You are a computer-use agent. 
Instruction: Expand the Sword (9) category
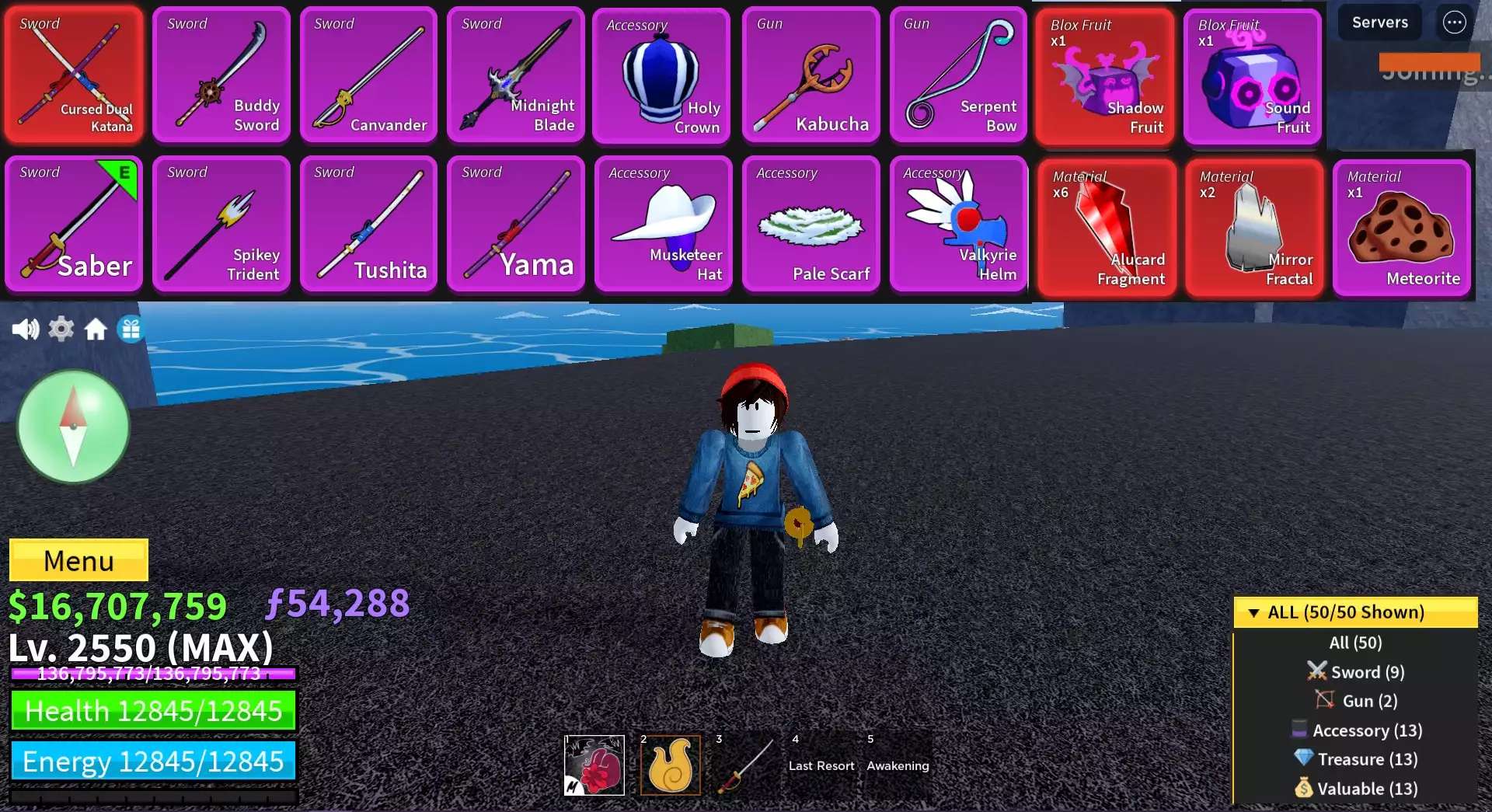(1355, 671)
